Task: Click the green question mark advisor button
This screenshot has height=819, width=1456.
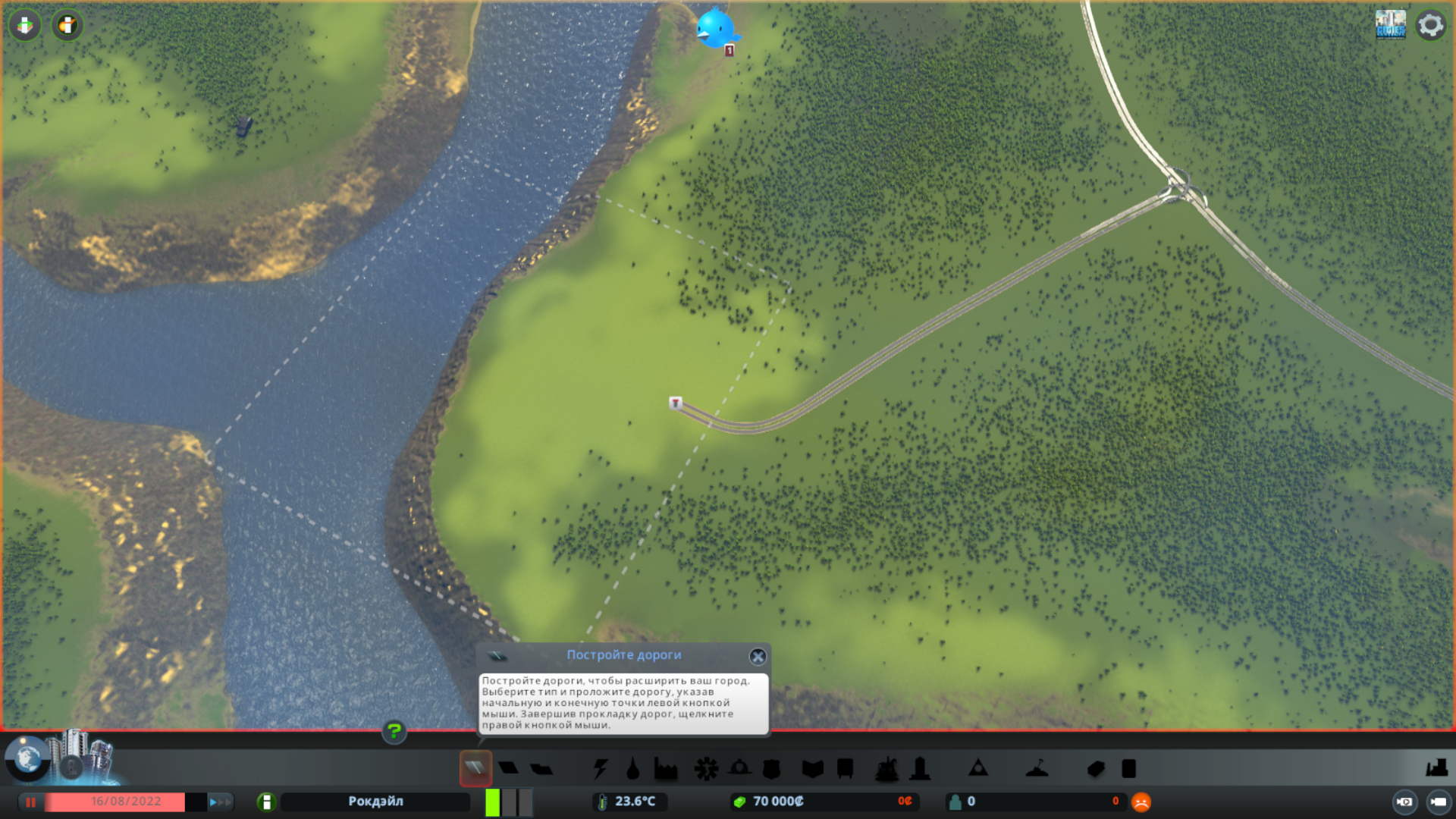Action: click(394, 732)
